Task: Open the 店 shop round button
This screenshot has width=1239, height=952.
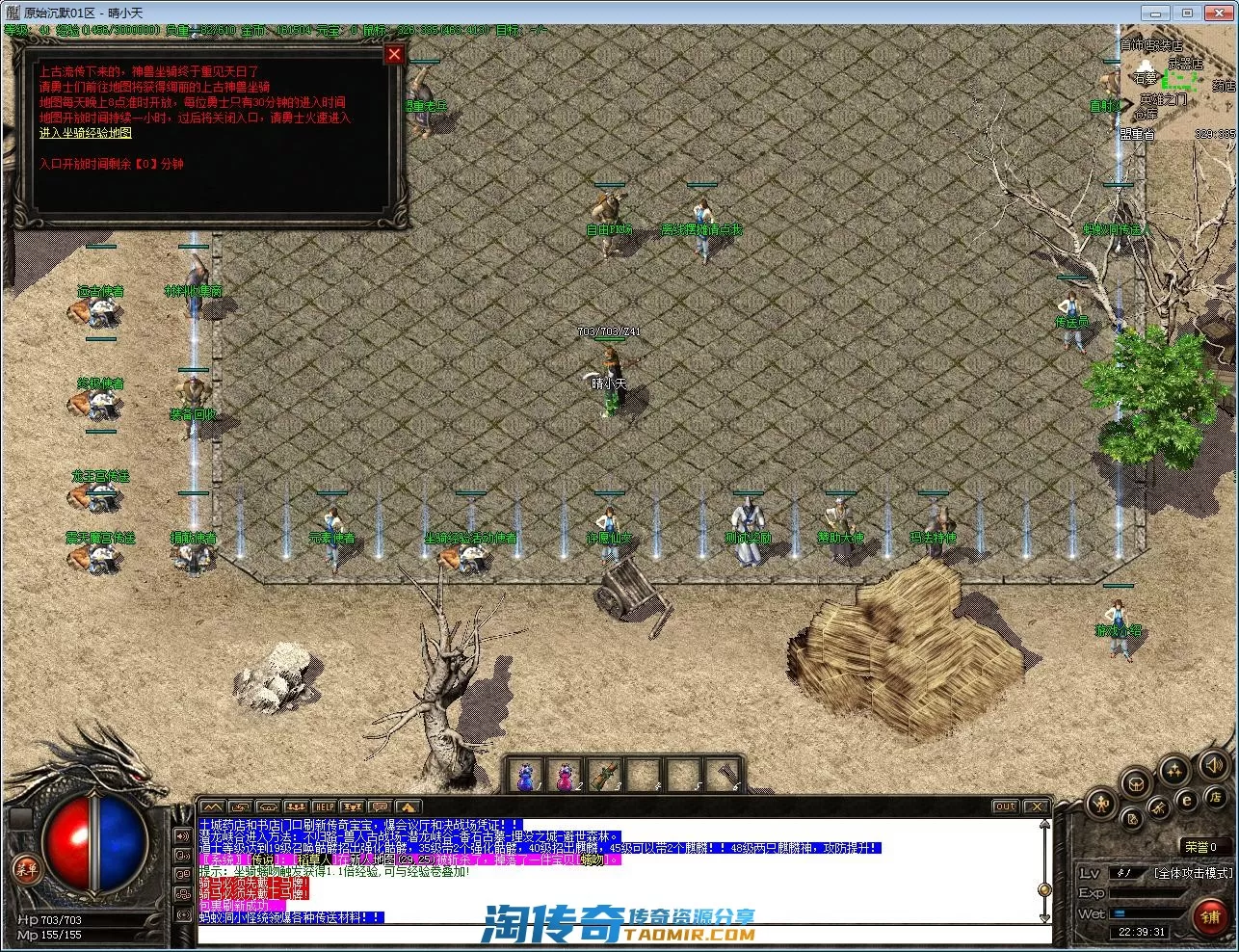Action: click(1216, 799)
